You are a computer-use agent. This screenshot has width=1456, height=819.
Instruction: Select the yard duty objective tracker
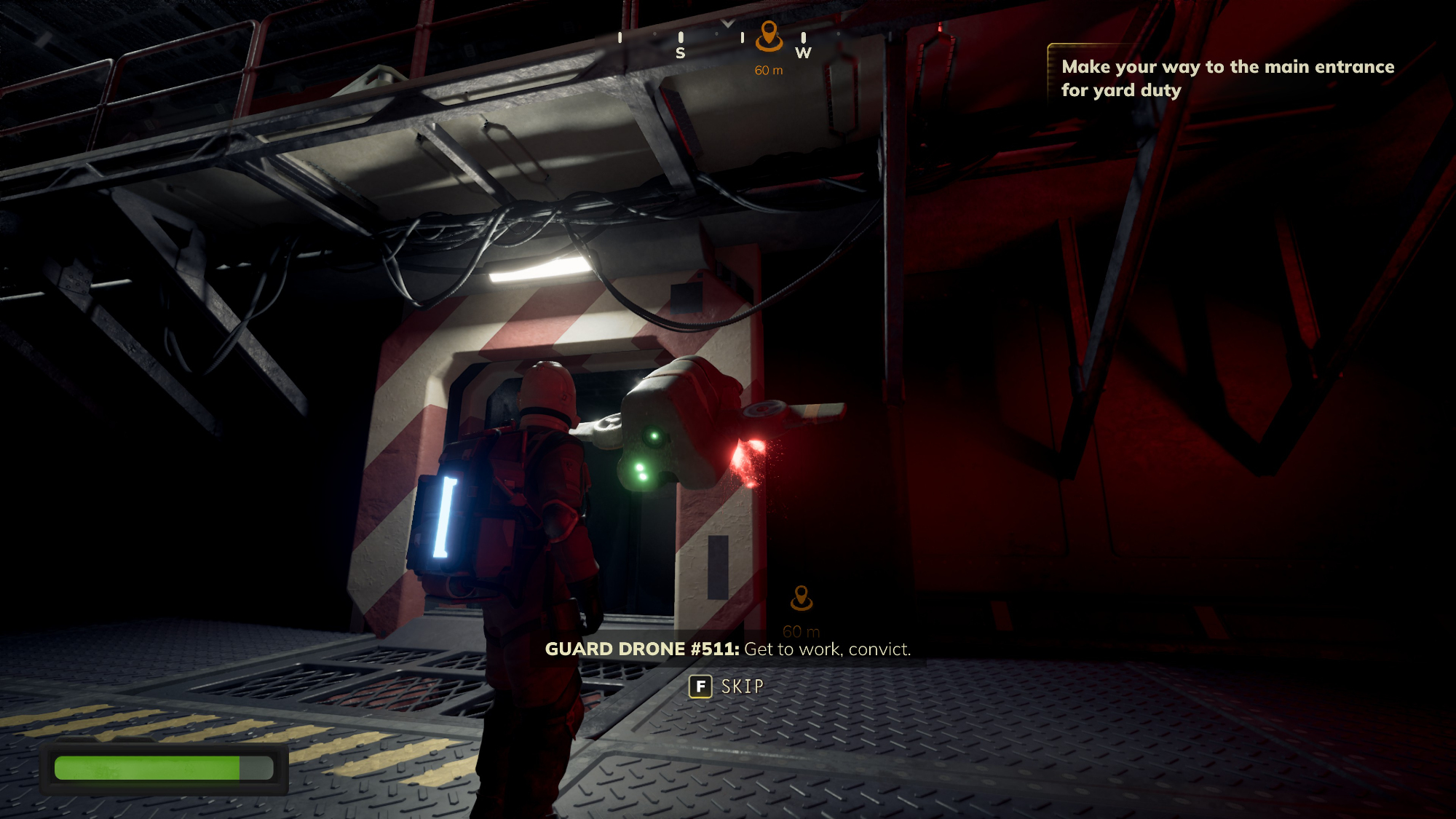1227,78
